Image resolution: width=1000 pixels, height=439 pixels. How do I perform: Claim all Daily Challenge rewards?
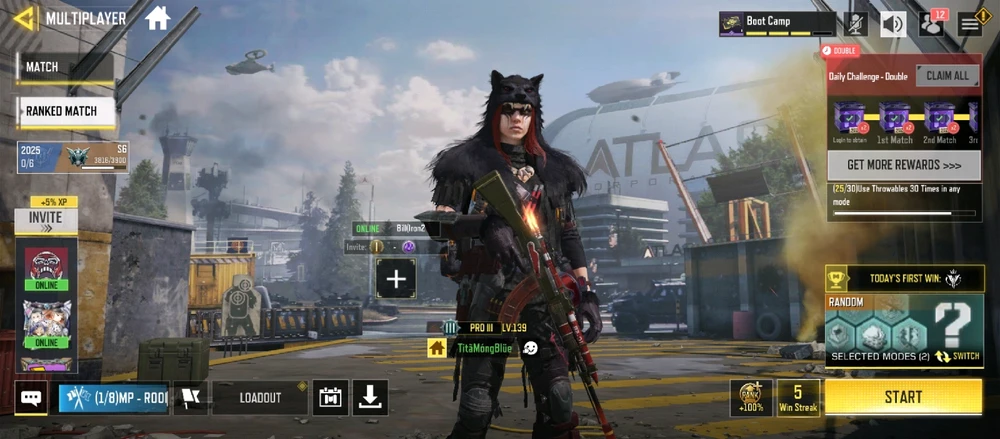tap(947, 76)
